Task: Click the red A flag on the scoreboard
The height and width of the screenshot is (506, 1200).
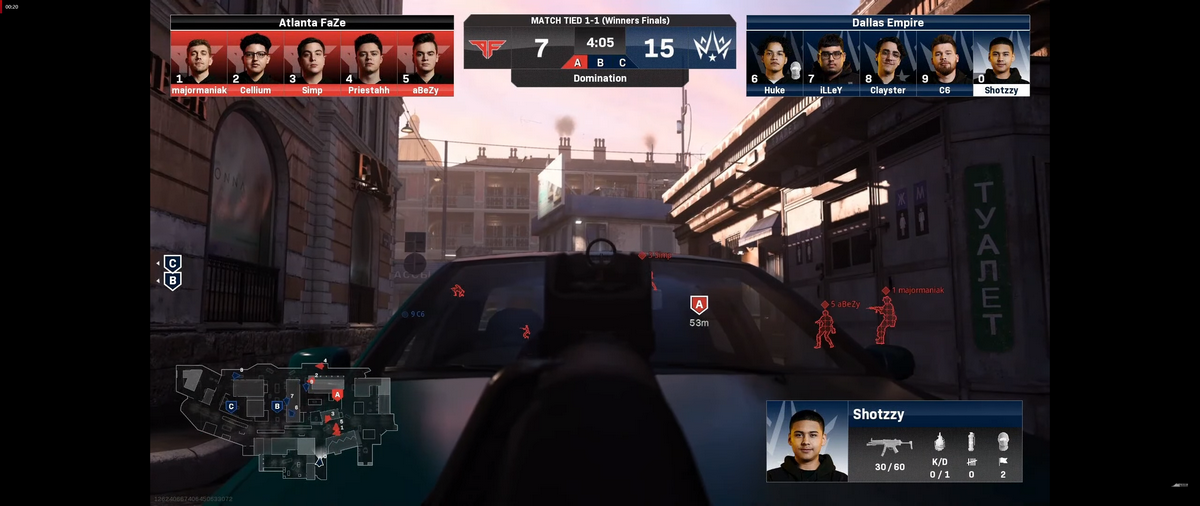Action: point(577,62)
